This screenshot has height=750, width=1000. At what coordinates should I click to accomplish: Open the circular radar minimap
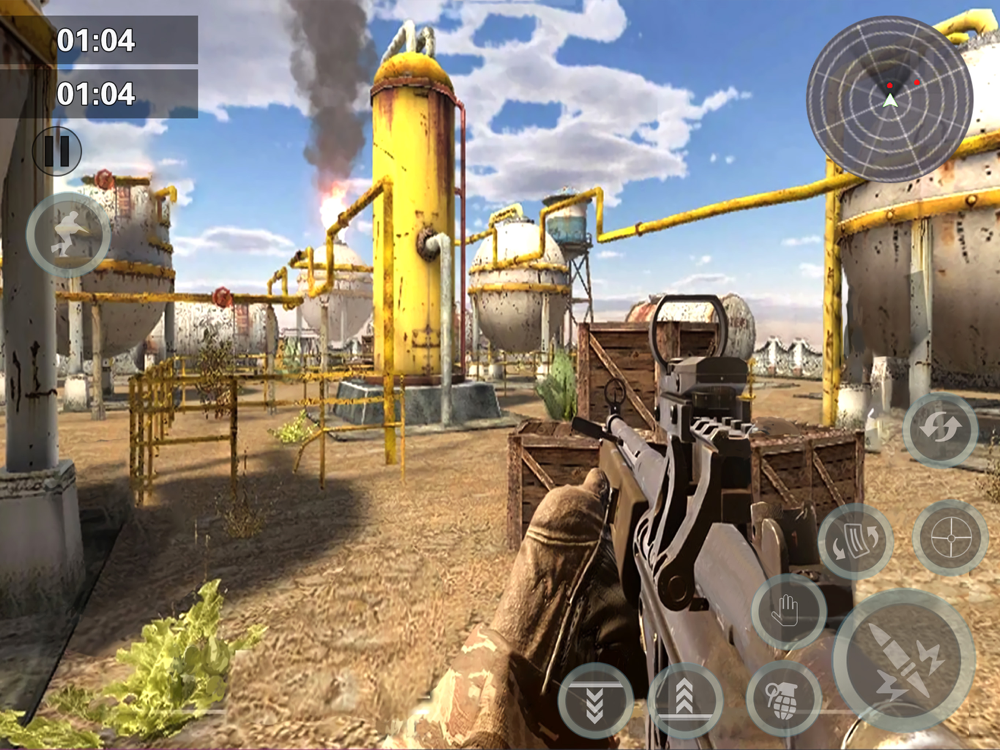tap(889, 98)
